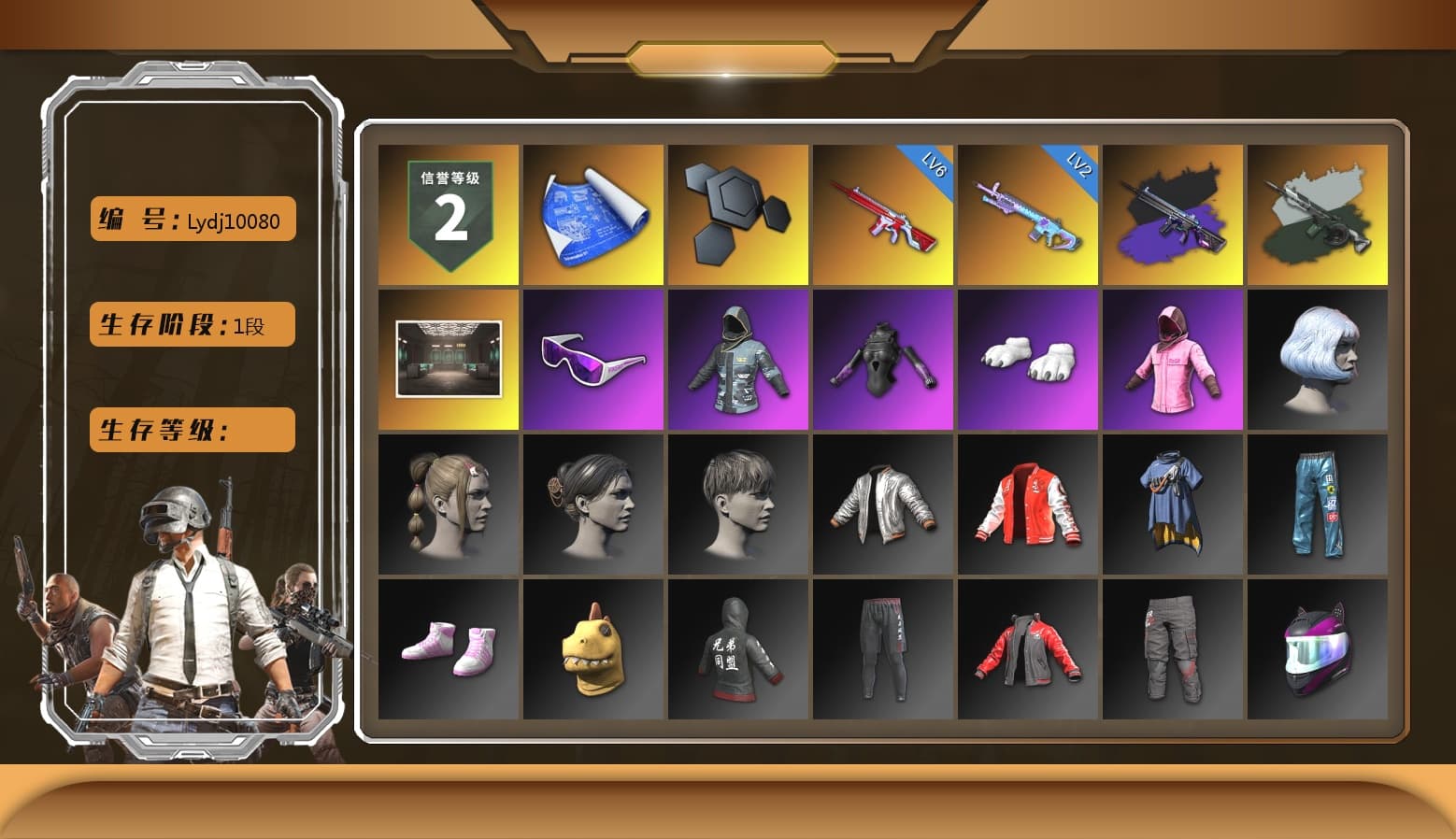
Task: Click the LV6 red rifle skin
Action: click(883, 213)
